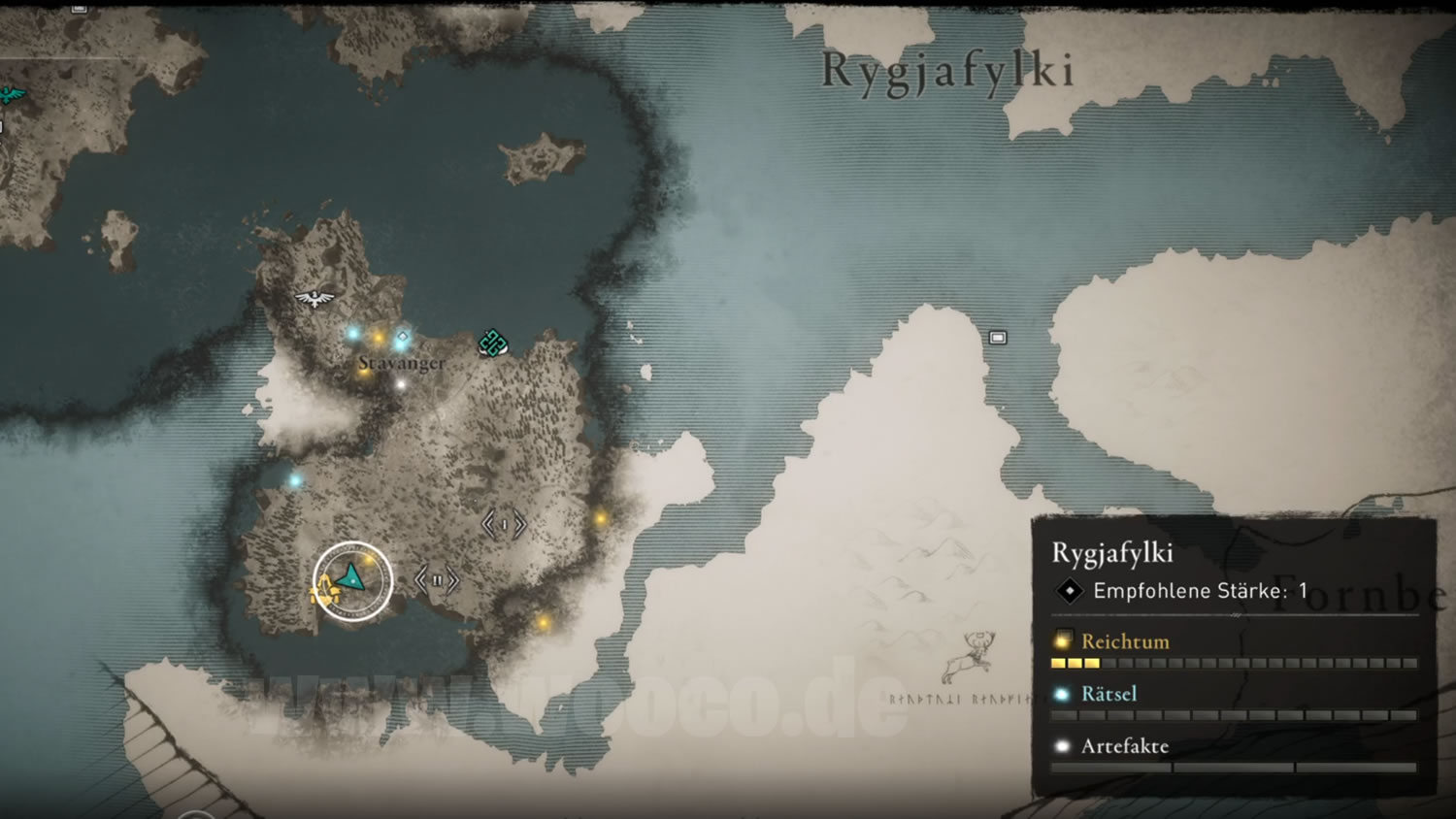Image resolution: width=1456 pixels, height=819 pixels.
Task: Select the Reichtum legend entry
Action: (x=1124, y=641)
